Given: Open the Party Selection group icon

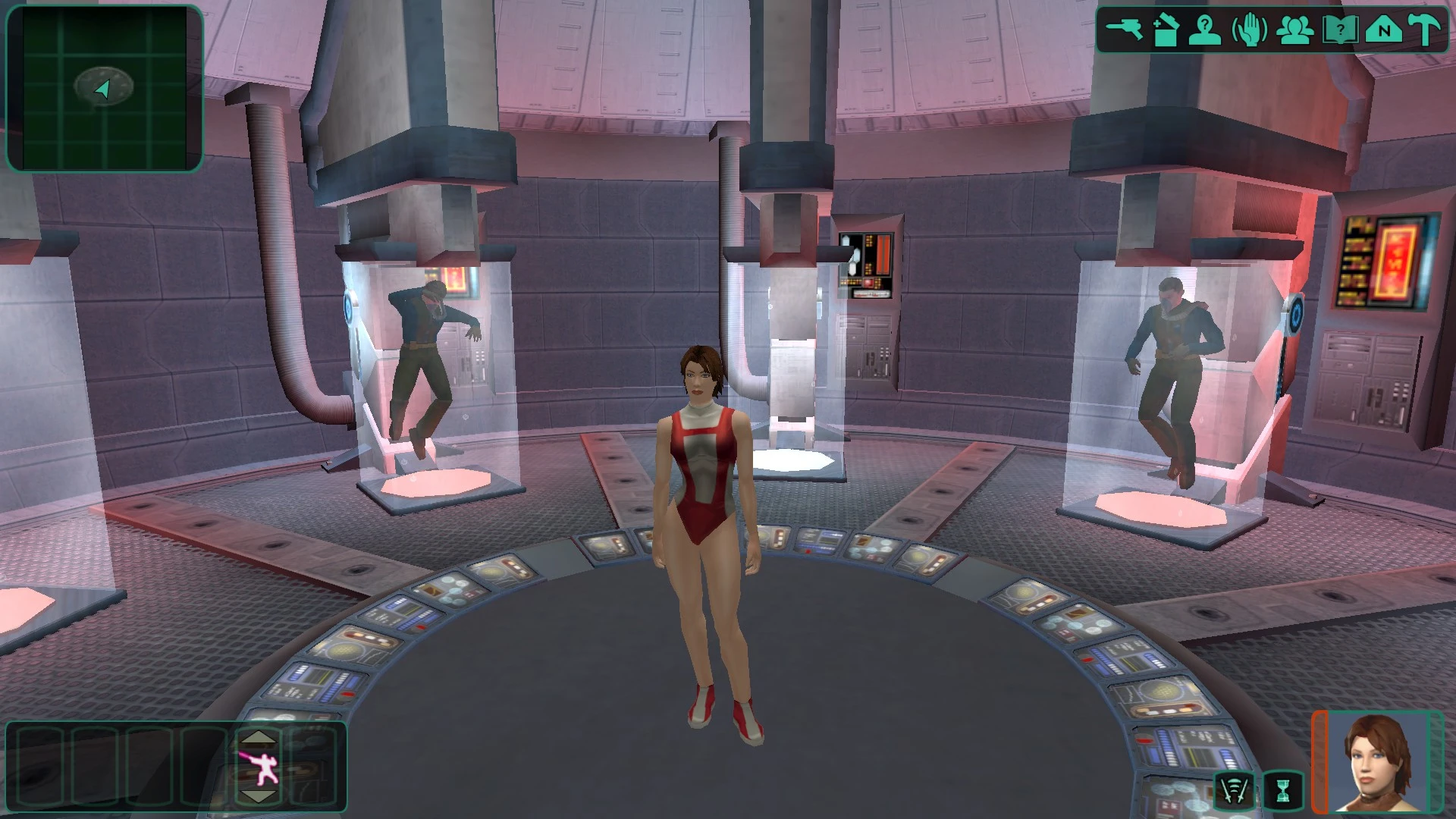Looking at the screenshot, I should [1295, 30].
